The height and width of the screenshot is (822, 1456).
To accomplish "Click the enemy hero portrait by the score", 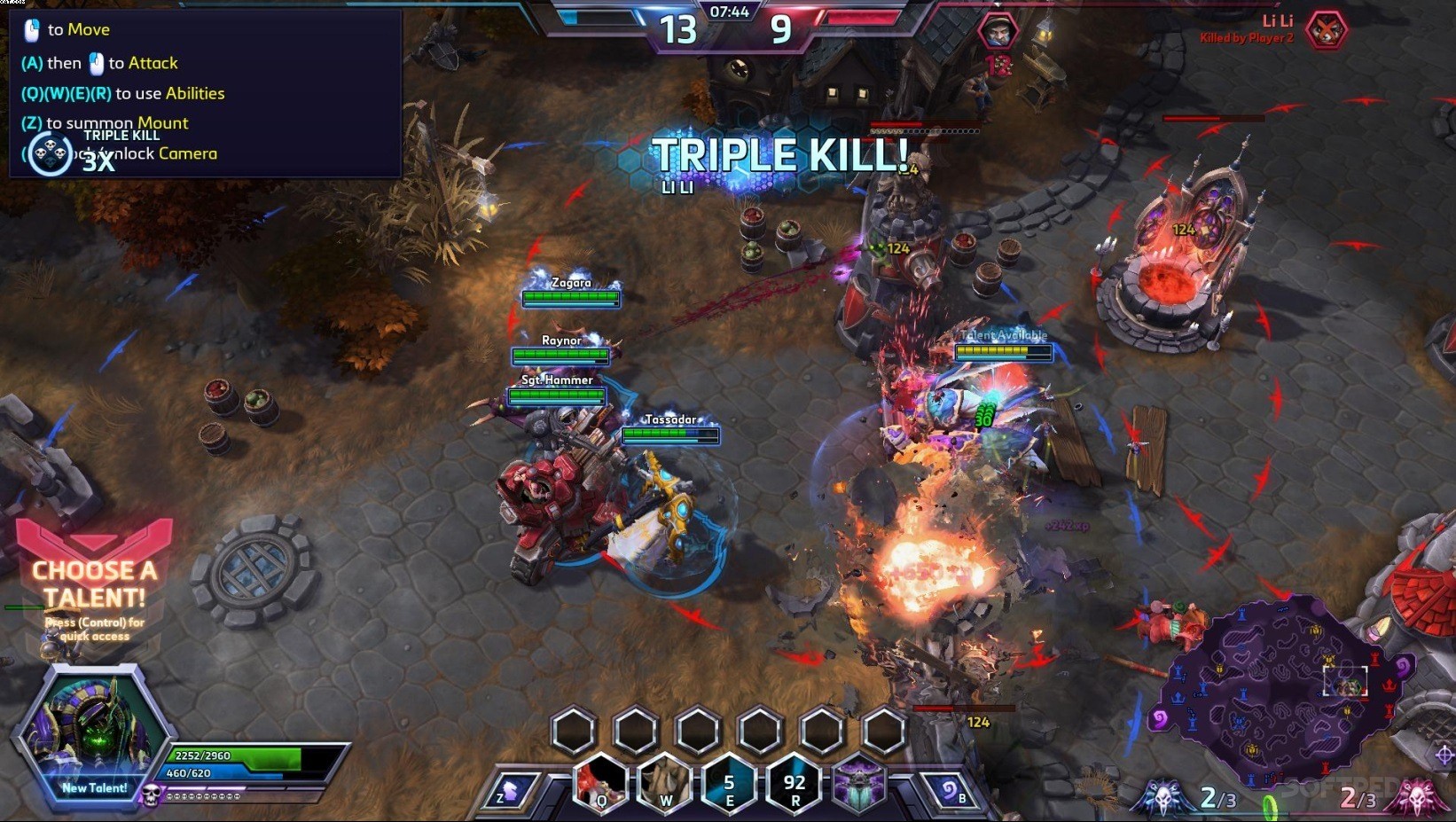I will click(998, 33).
